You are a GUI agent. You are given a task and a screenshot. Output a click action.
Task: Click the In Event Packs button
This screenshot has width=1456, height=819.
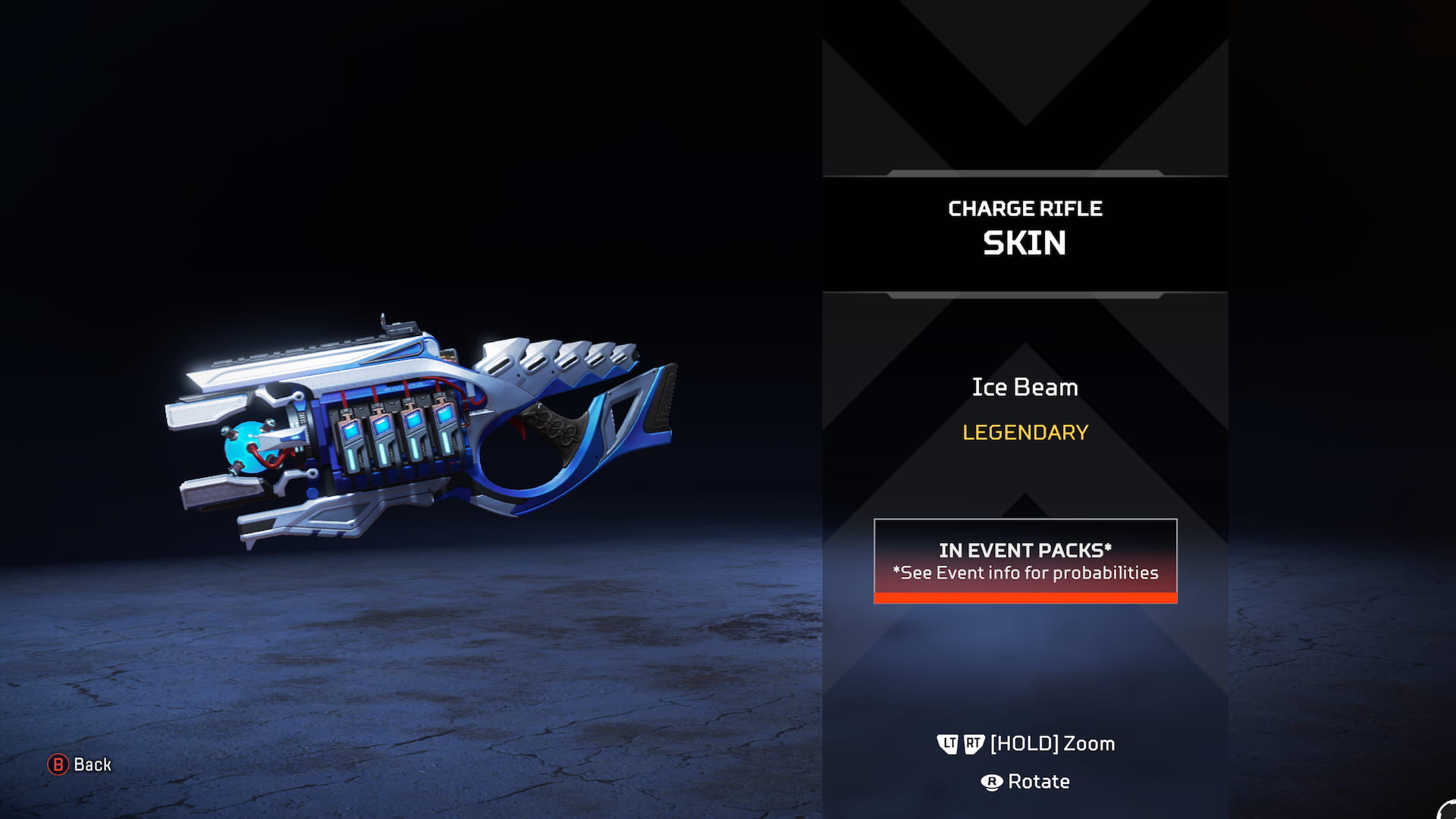1025,560
